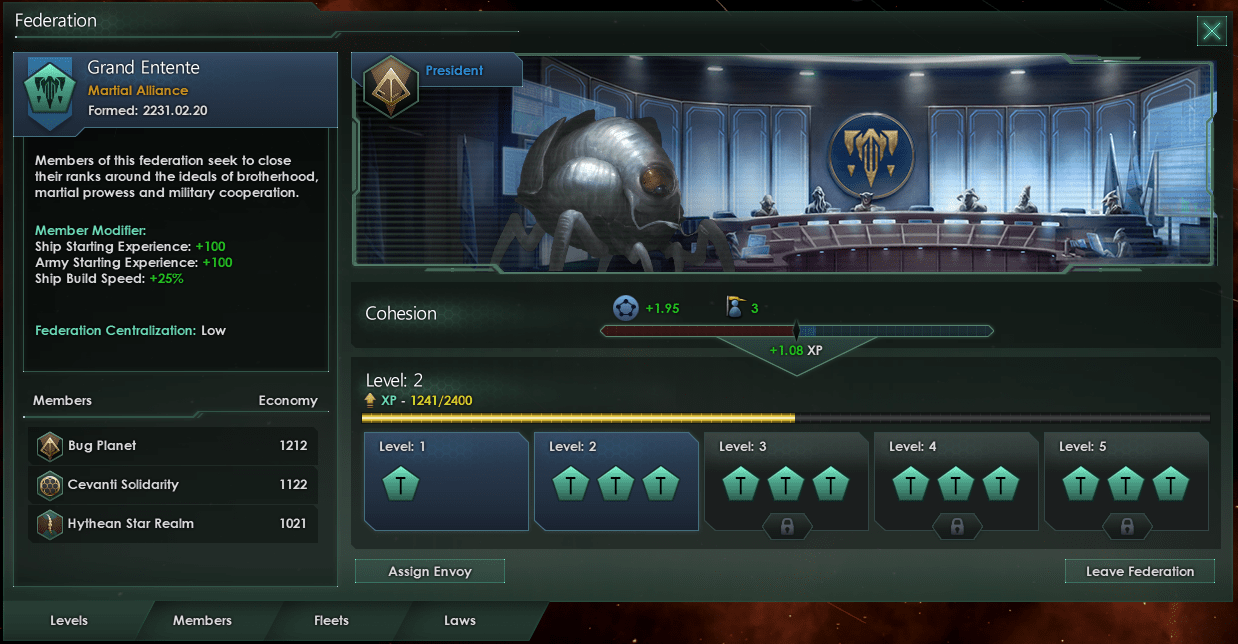The width and height of the screenshot is (1238, 644).
Task: Select the Level 2 perk panel
Action: coord(616,481)
